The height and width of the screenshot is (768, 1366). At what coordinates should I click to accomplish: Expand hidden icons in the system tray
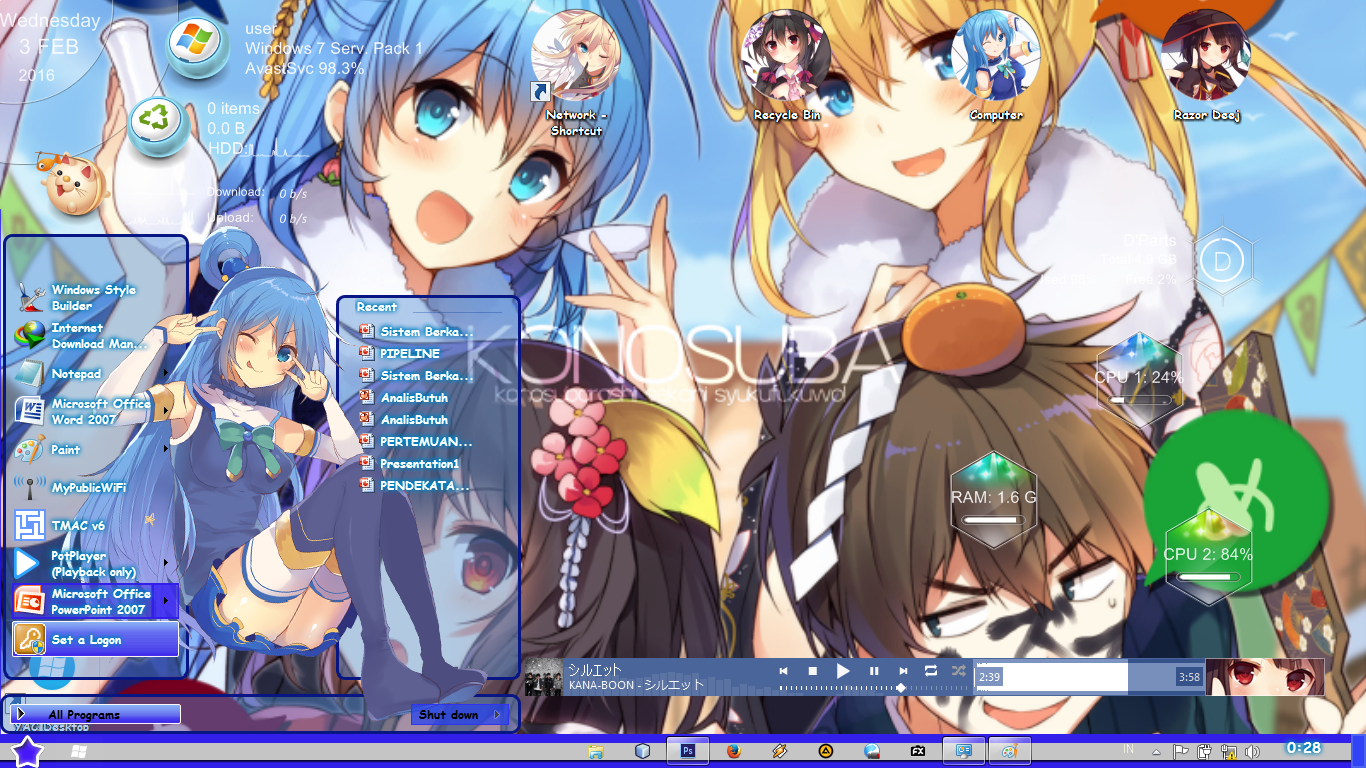coord(1156,752)
